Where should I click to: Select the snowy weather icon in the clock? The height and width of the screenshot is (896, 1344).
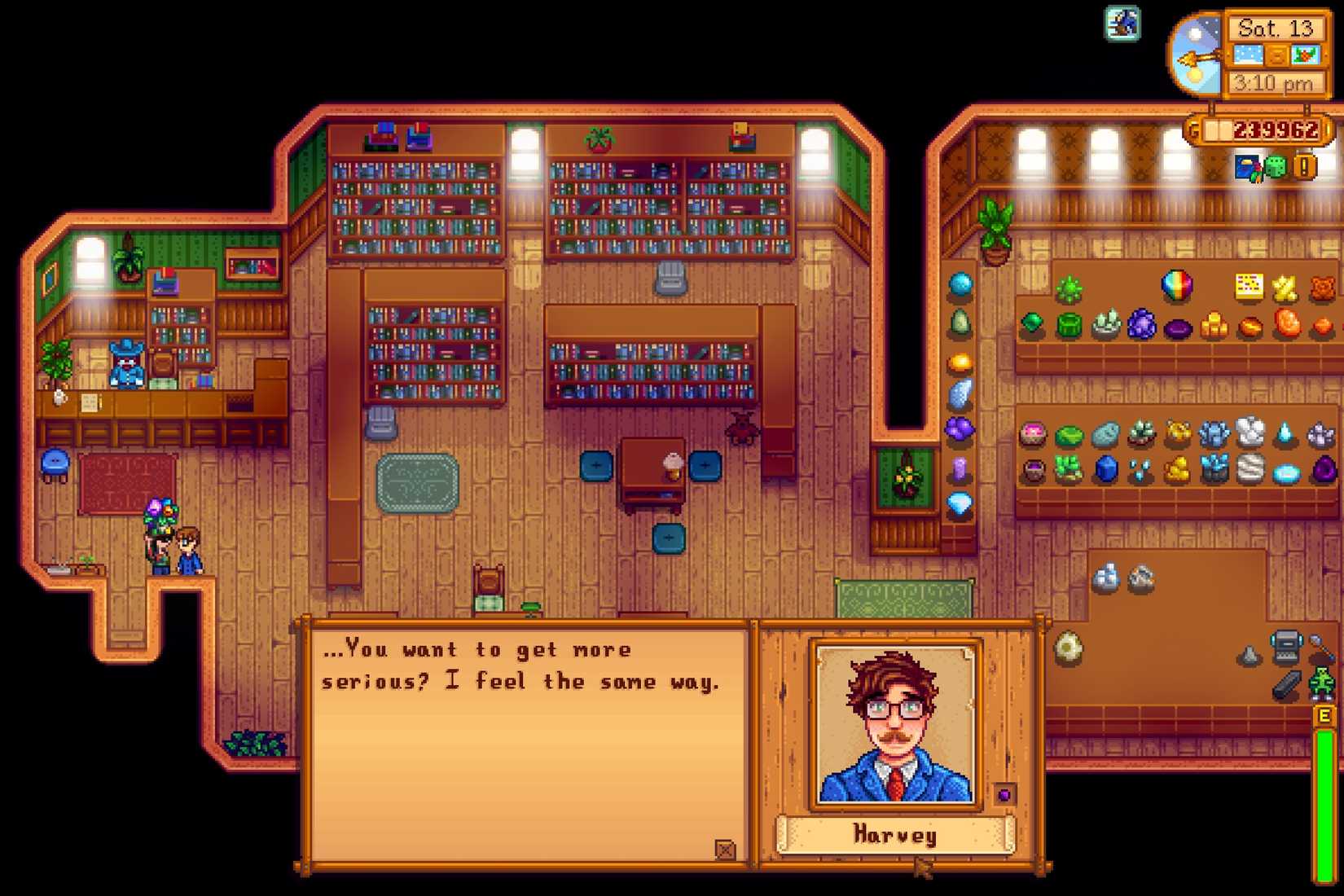(1246, 54)
